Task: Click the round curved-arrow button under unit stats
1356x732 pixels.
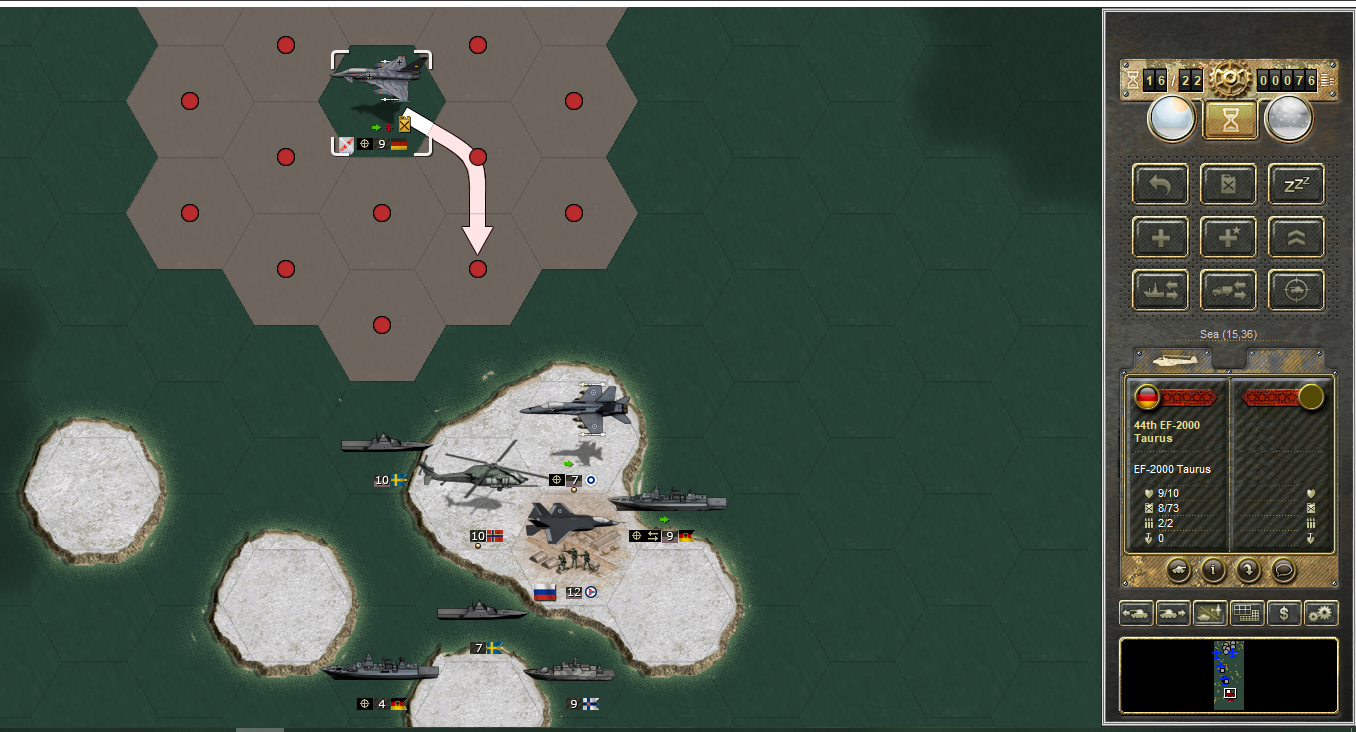Action: [1248, 570]
